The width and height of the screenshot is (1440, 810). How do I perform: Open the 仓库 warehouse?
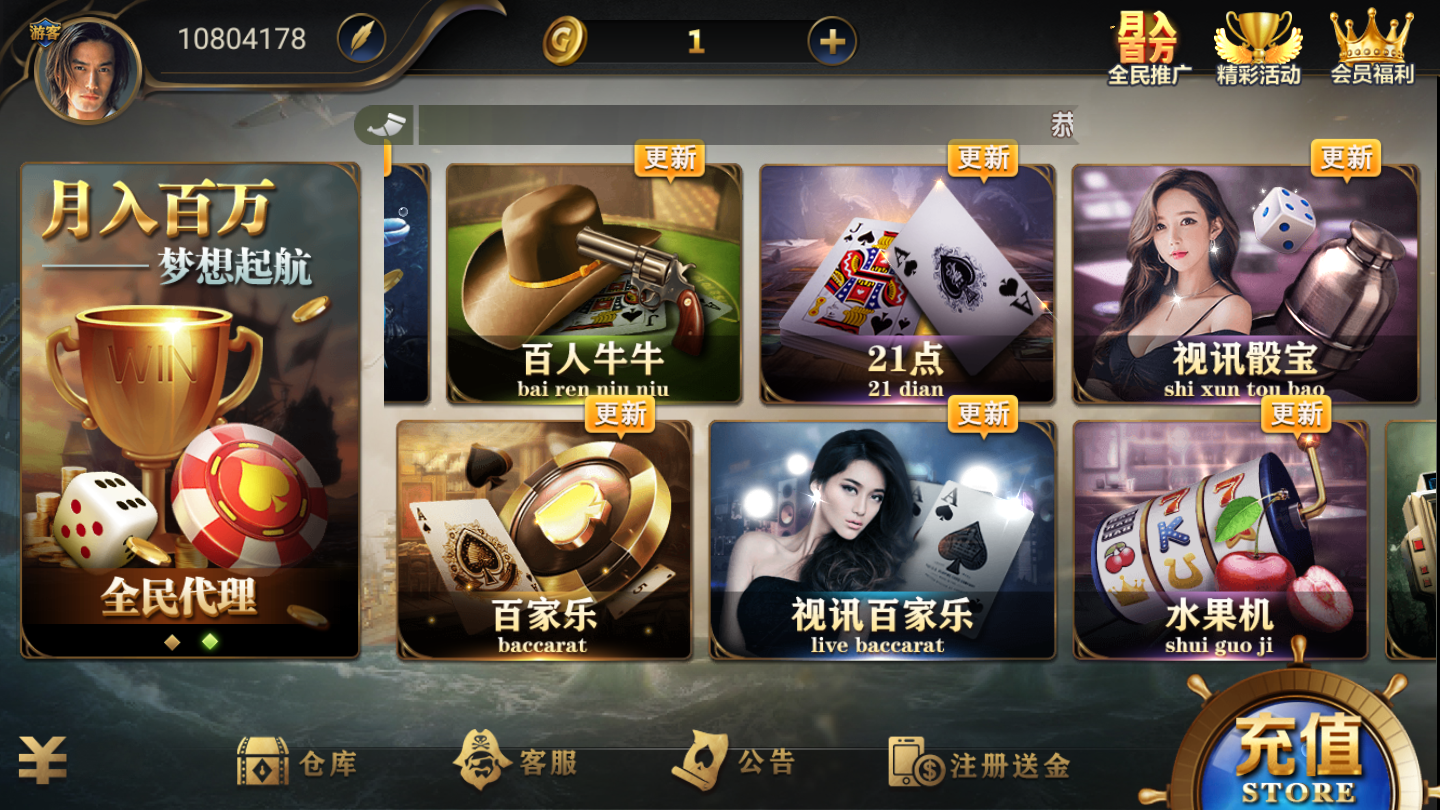pos(297,763)
